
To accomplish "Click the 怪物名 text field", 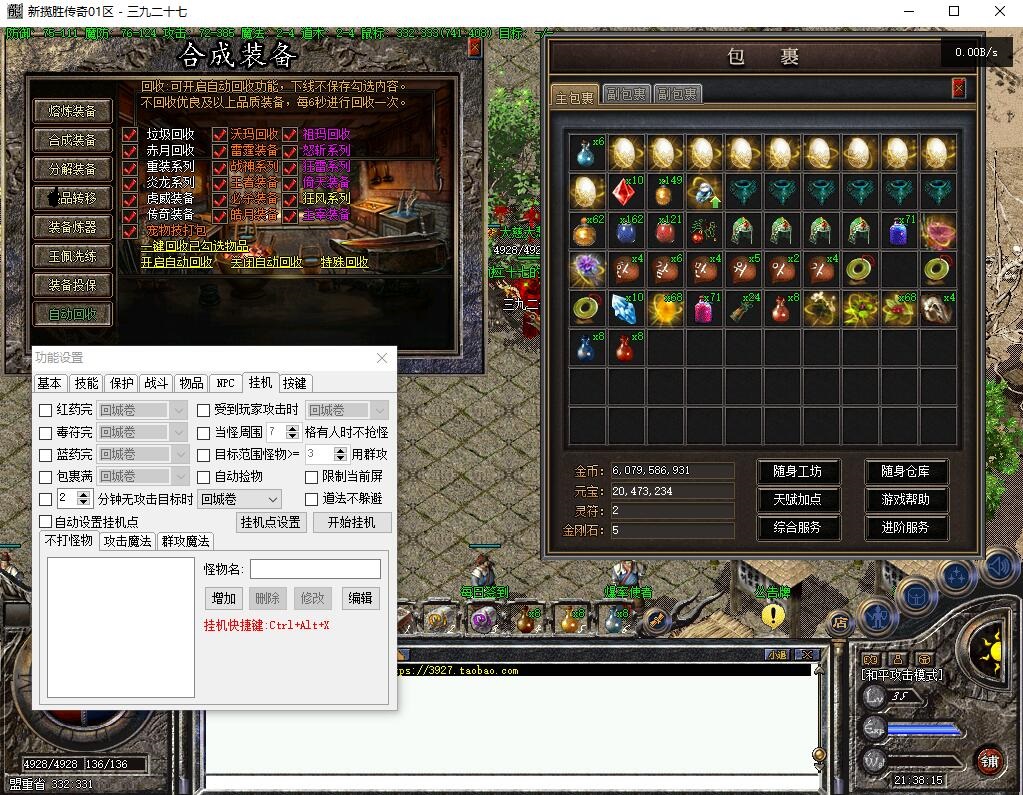I will (315, 569).
